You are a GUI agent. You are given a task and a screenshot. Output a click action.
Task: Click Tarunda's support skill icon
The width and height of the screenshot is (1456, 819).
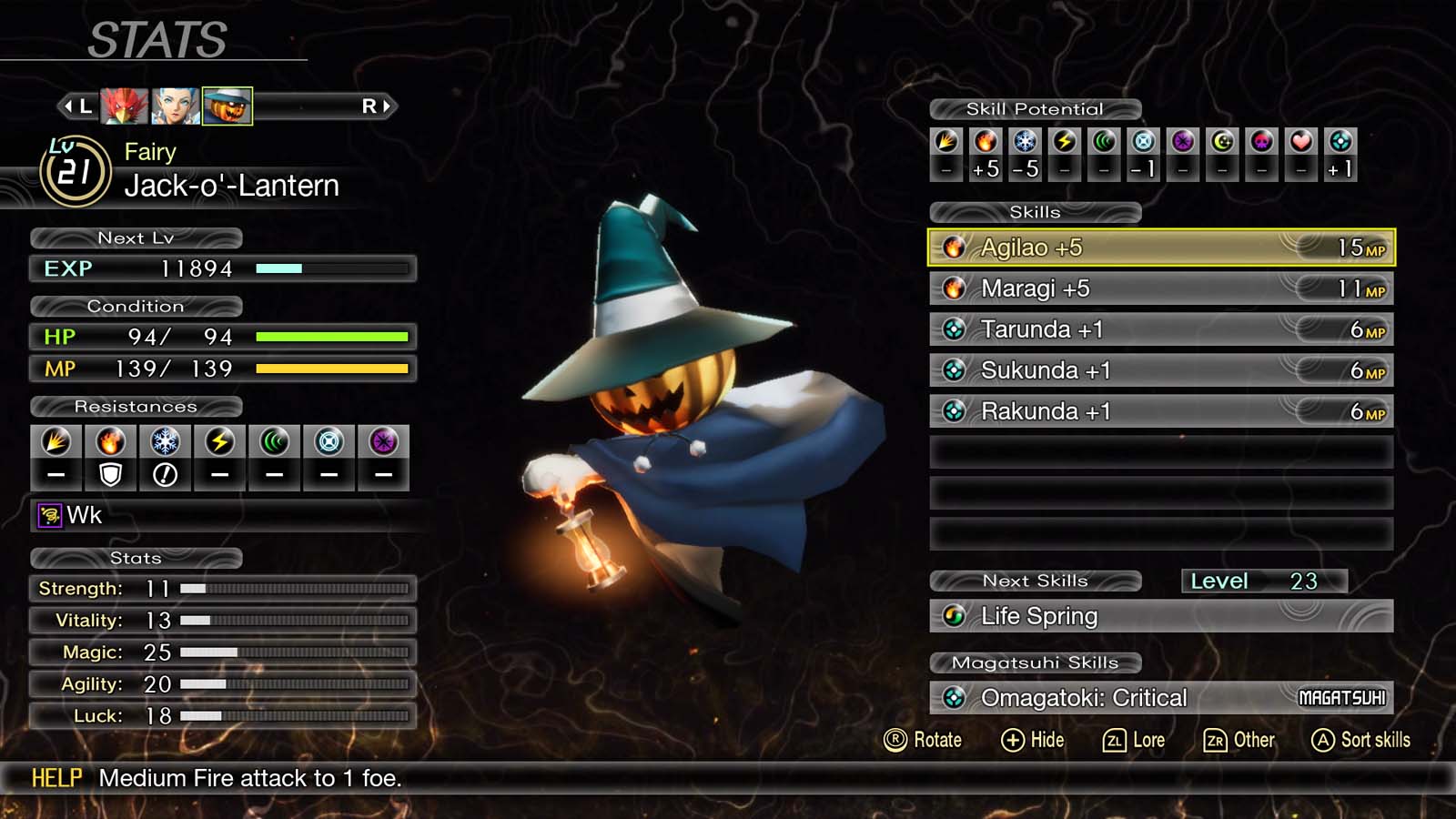[955, 329]
